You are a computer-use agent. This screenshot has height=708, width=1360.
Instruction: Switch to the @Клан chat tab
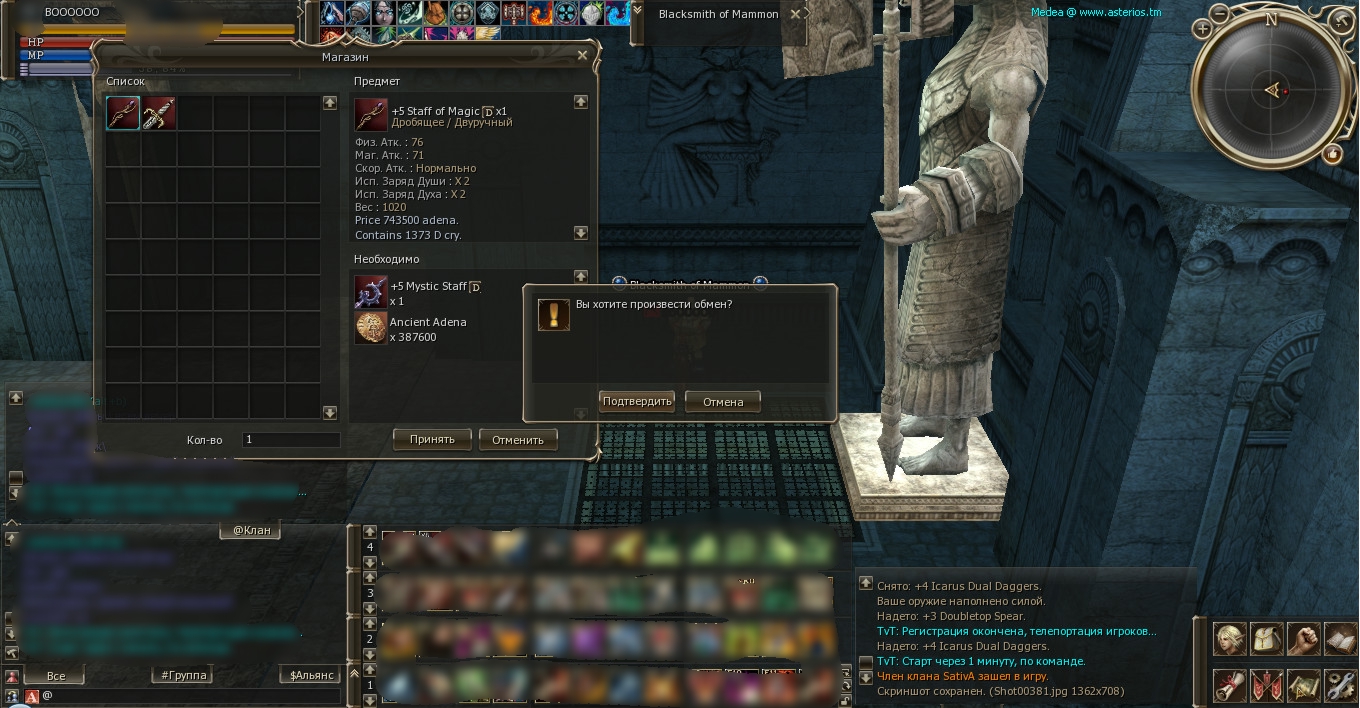tap(251, 530)
